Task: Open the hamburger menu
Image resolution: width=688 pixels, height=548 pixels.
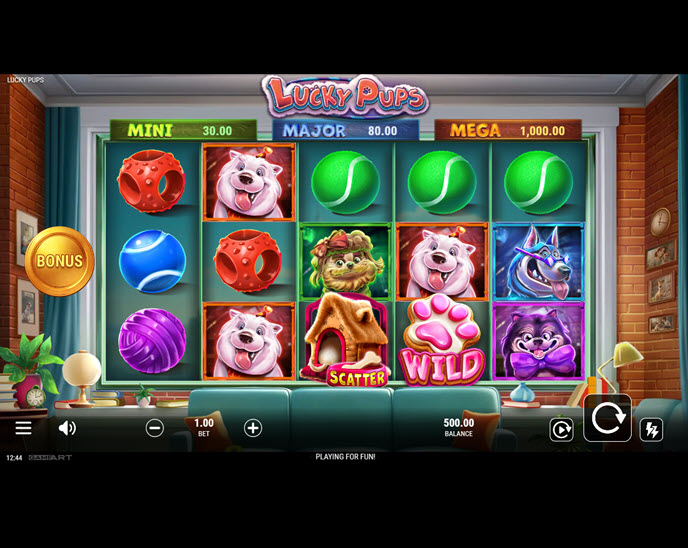Action: 23,428
